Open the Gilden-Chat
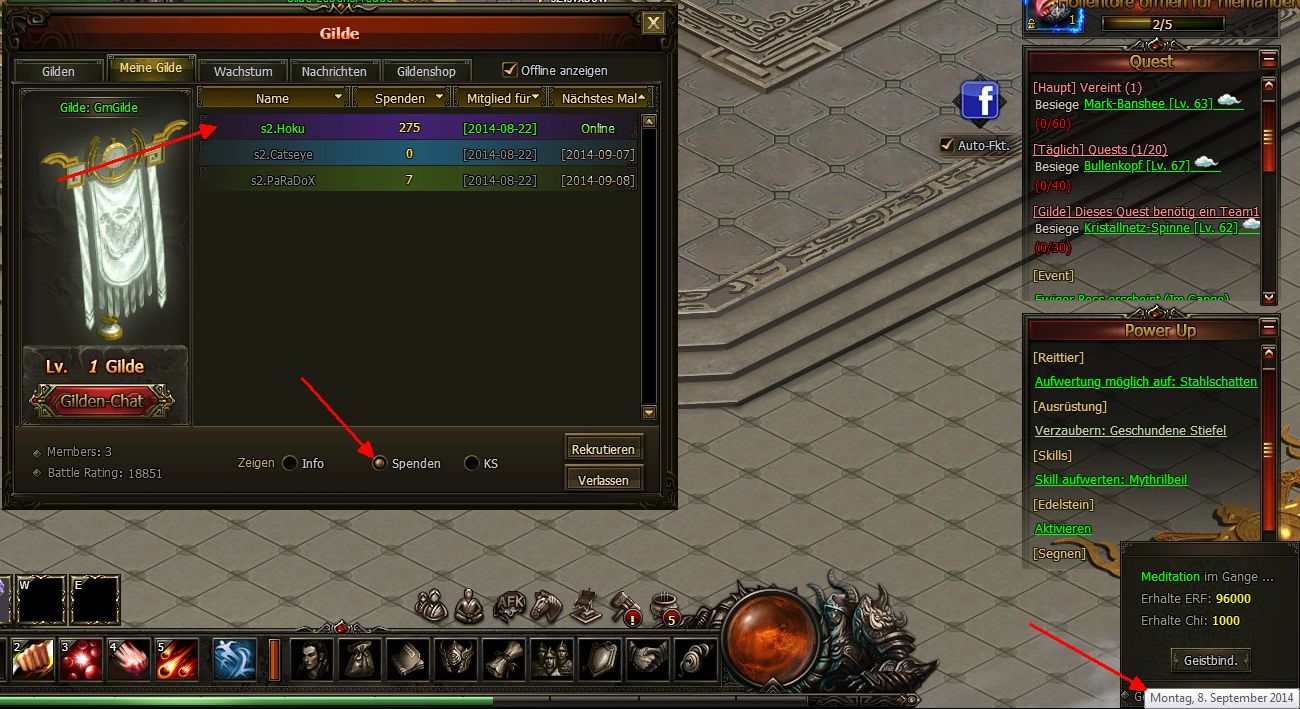This screenshot has width=1300, height=709. [103, 401]
